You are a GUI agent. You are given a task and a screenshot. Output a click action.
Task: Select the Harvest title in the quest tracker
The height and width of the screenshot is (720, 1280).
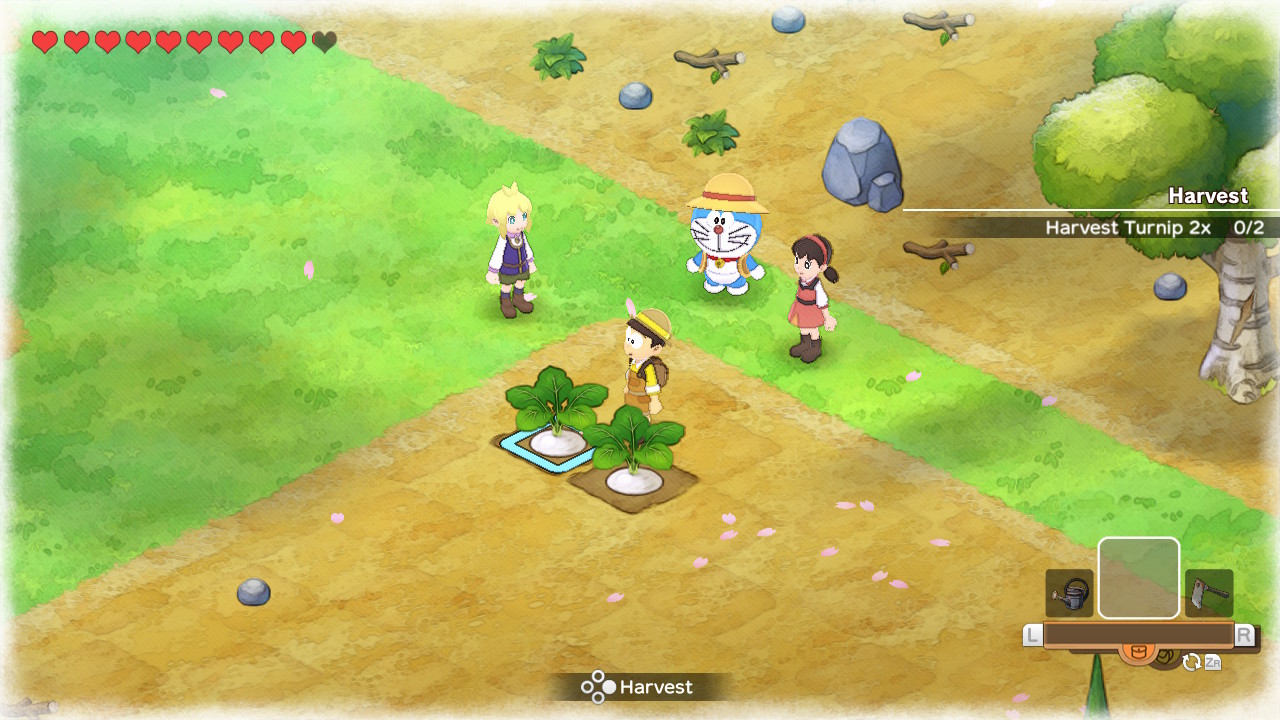pos(1208,196)
